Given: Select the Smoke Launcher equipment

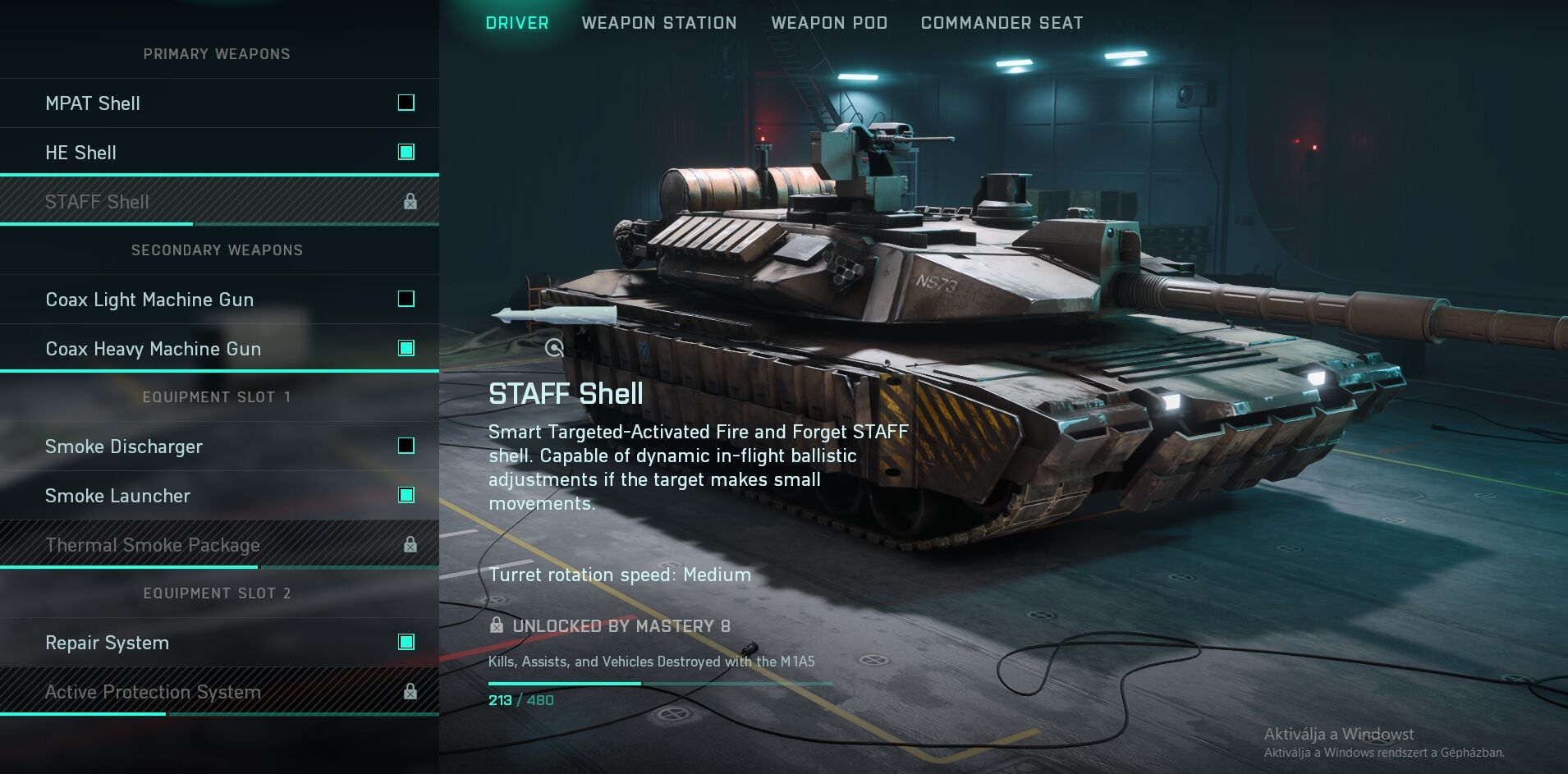Looking at the screenshot, I should 219,496.
